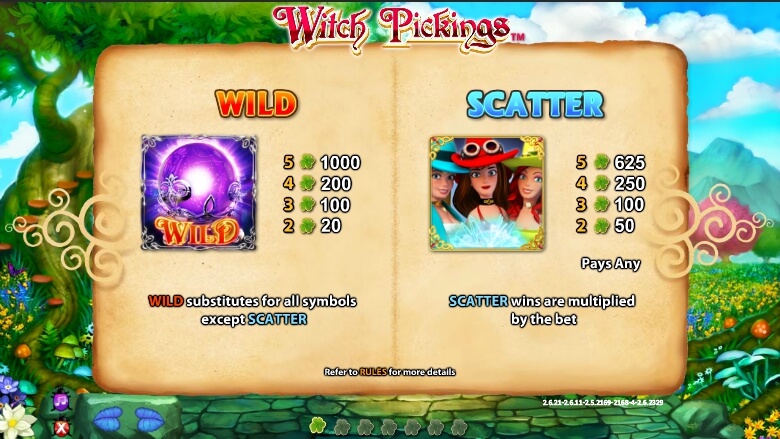Open the RULES link for more details

coord(373,372)
